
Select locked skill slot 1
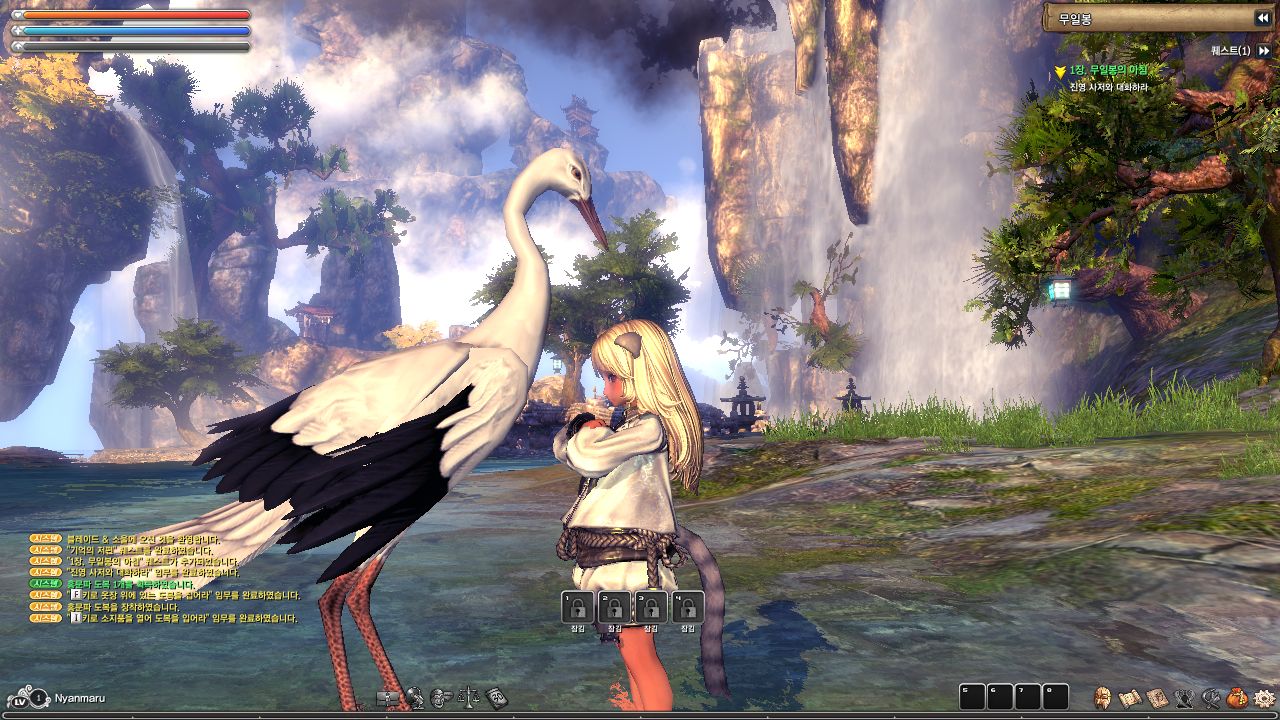coord(578,607)
